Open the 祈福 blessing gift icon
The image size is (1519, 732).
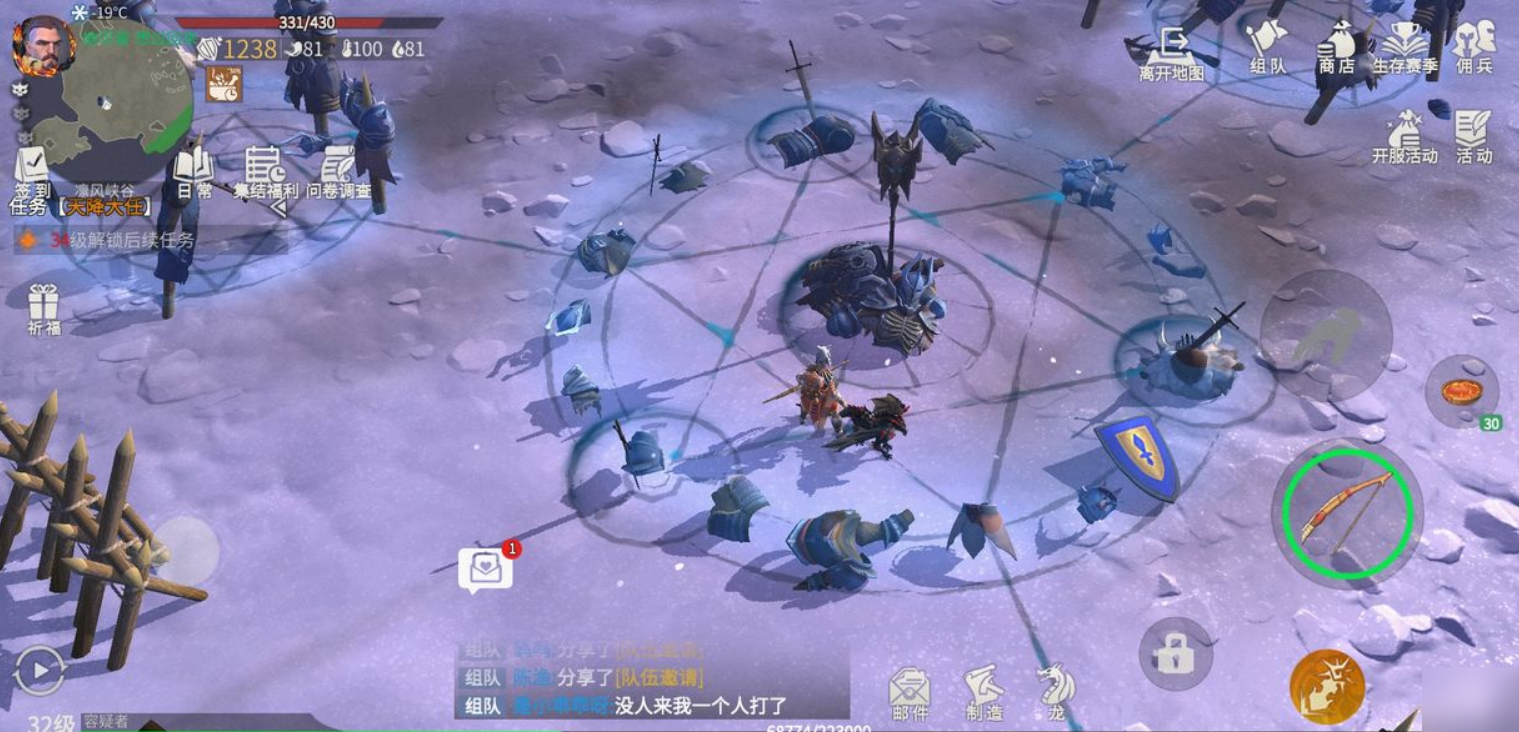point(44,306)
